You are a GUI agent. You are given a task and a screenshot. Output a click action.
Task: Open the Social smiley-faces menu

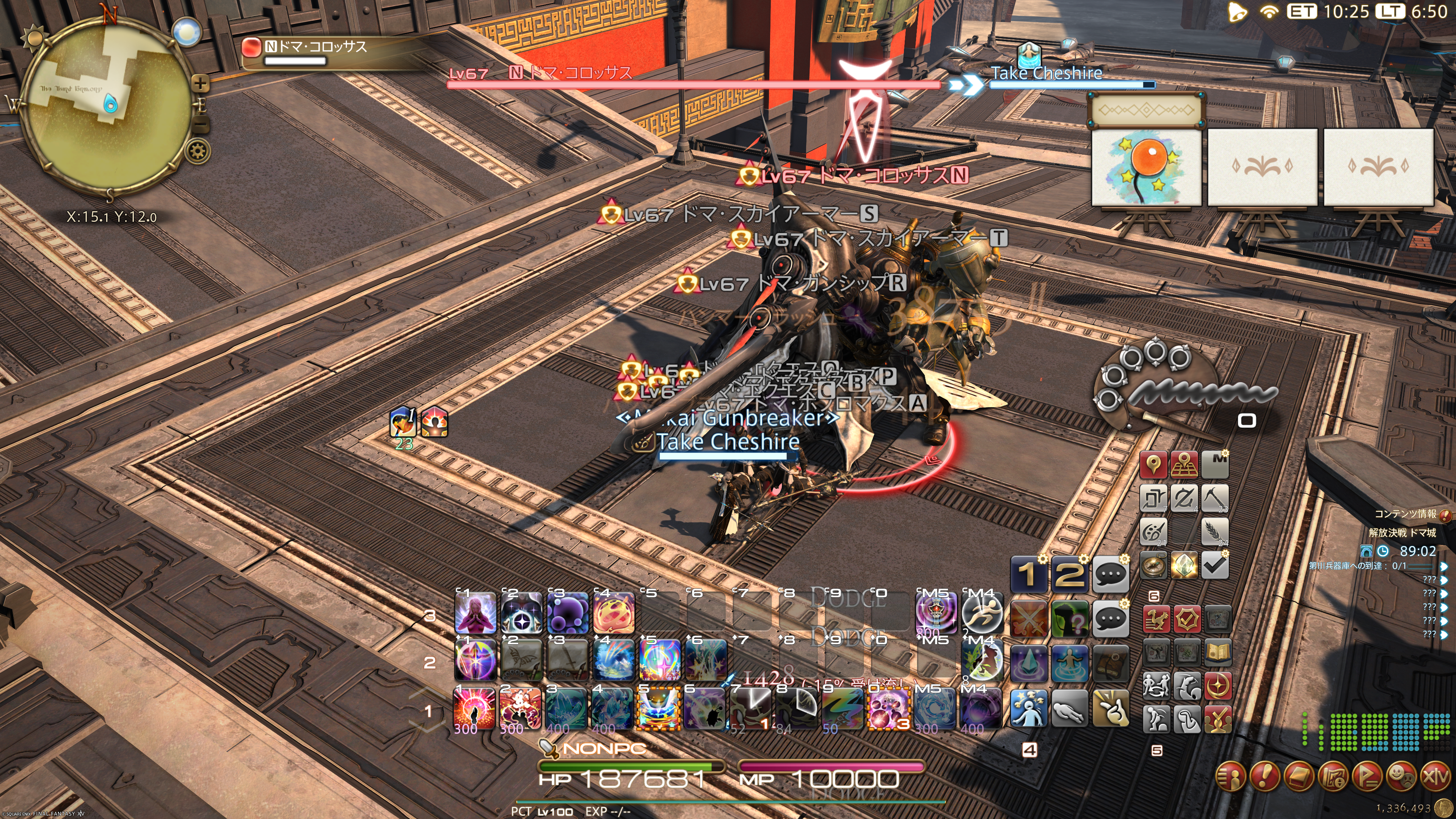click(x=1401, y=777)
